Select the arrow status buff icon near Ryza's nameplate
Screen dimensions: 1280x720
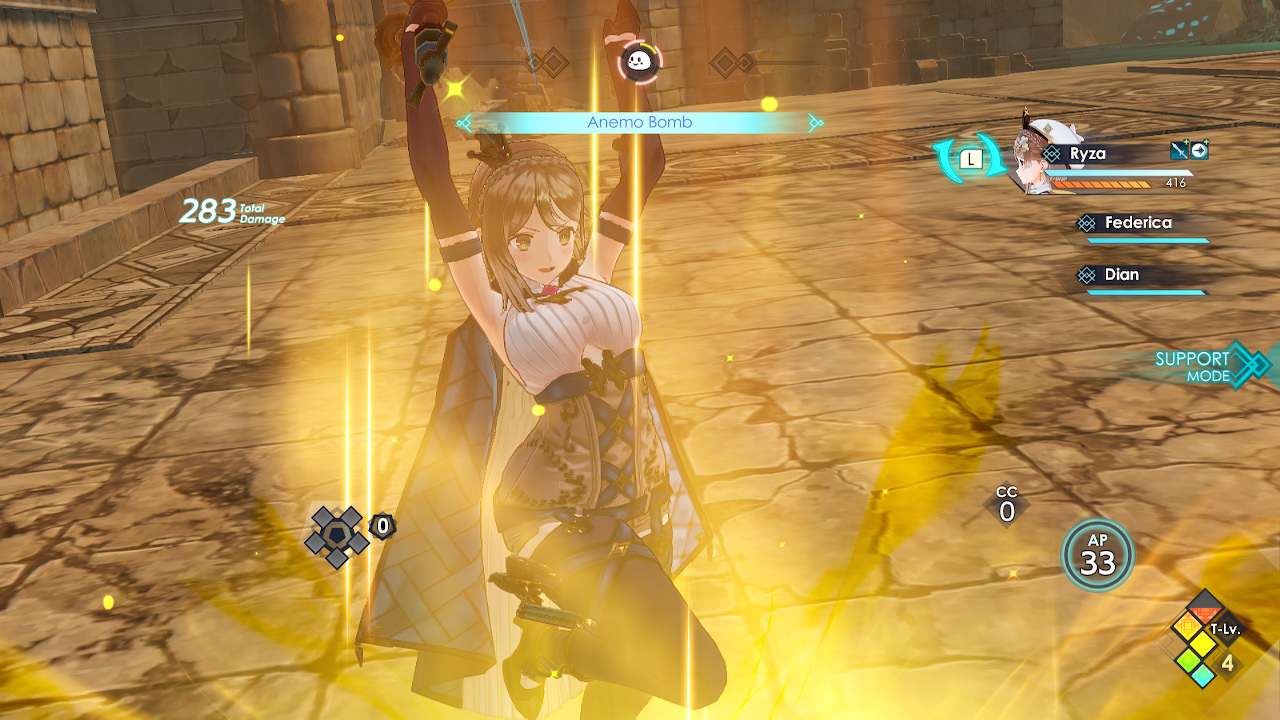pos(1199,150)
